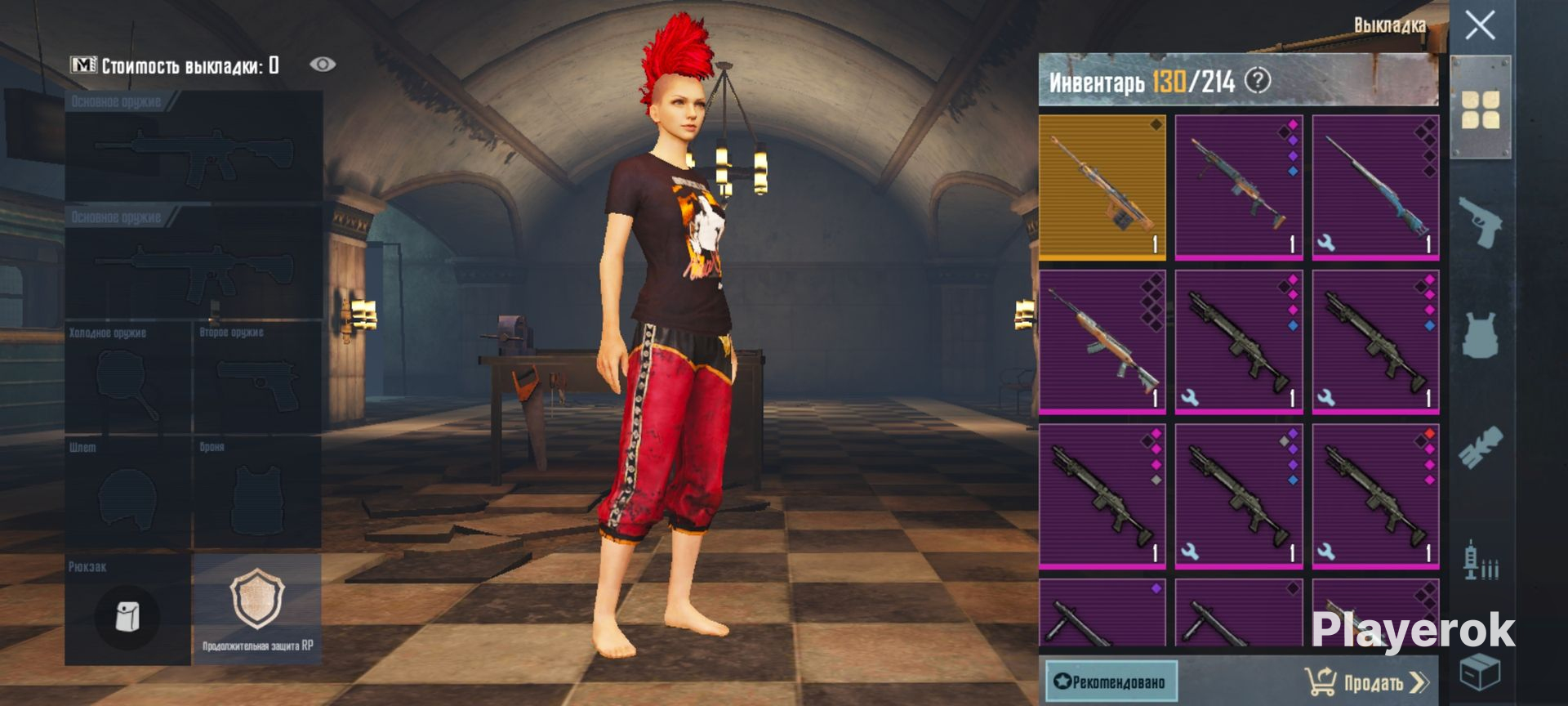Switch to the pistol weapons tab
Screen dimensions: 1568x706
[x=1480, y=221]
